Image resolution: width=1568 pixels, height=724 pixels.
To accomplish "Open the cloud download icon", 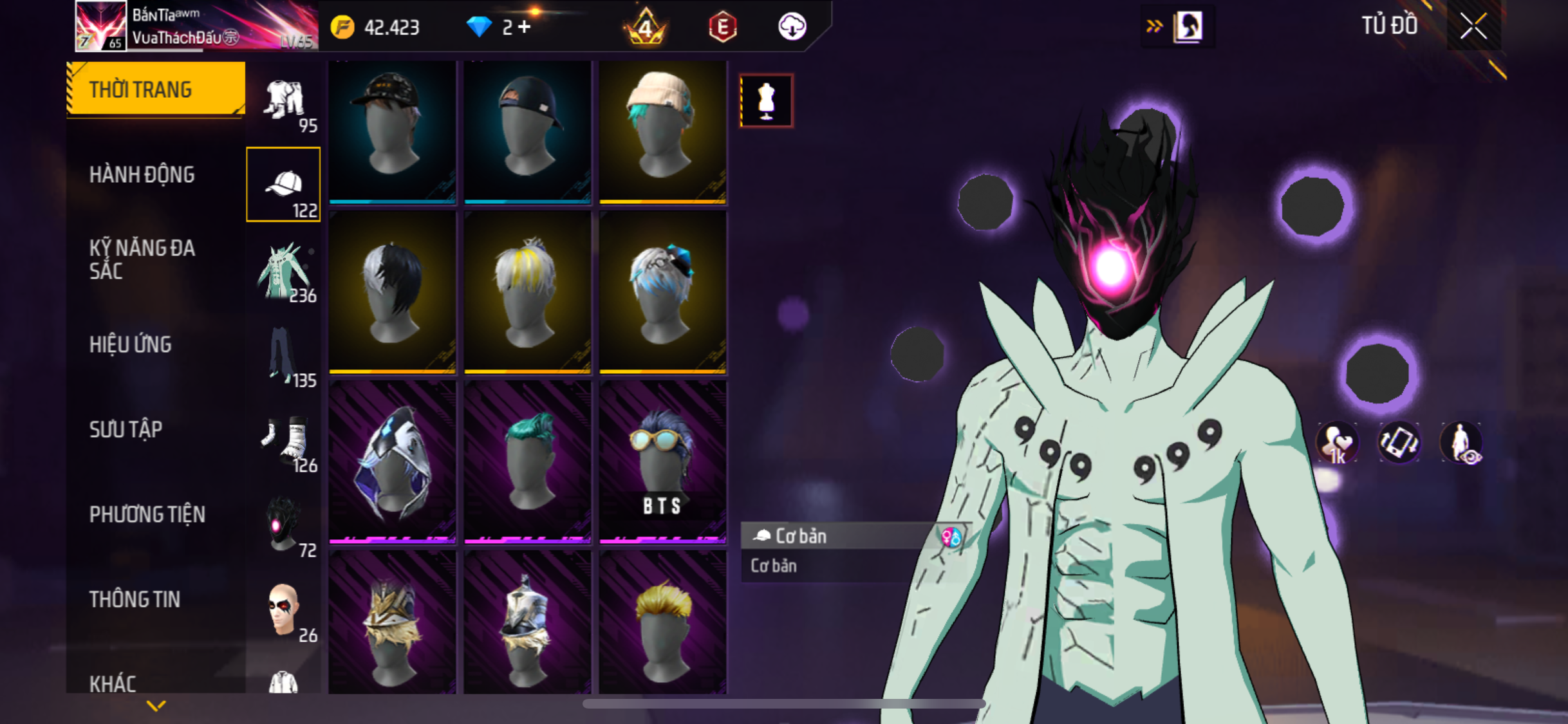I will point(792,27).
